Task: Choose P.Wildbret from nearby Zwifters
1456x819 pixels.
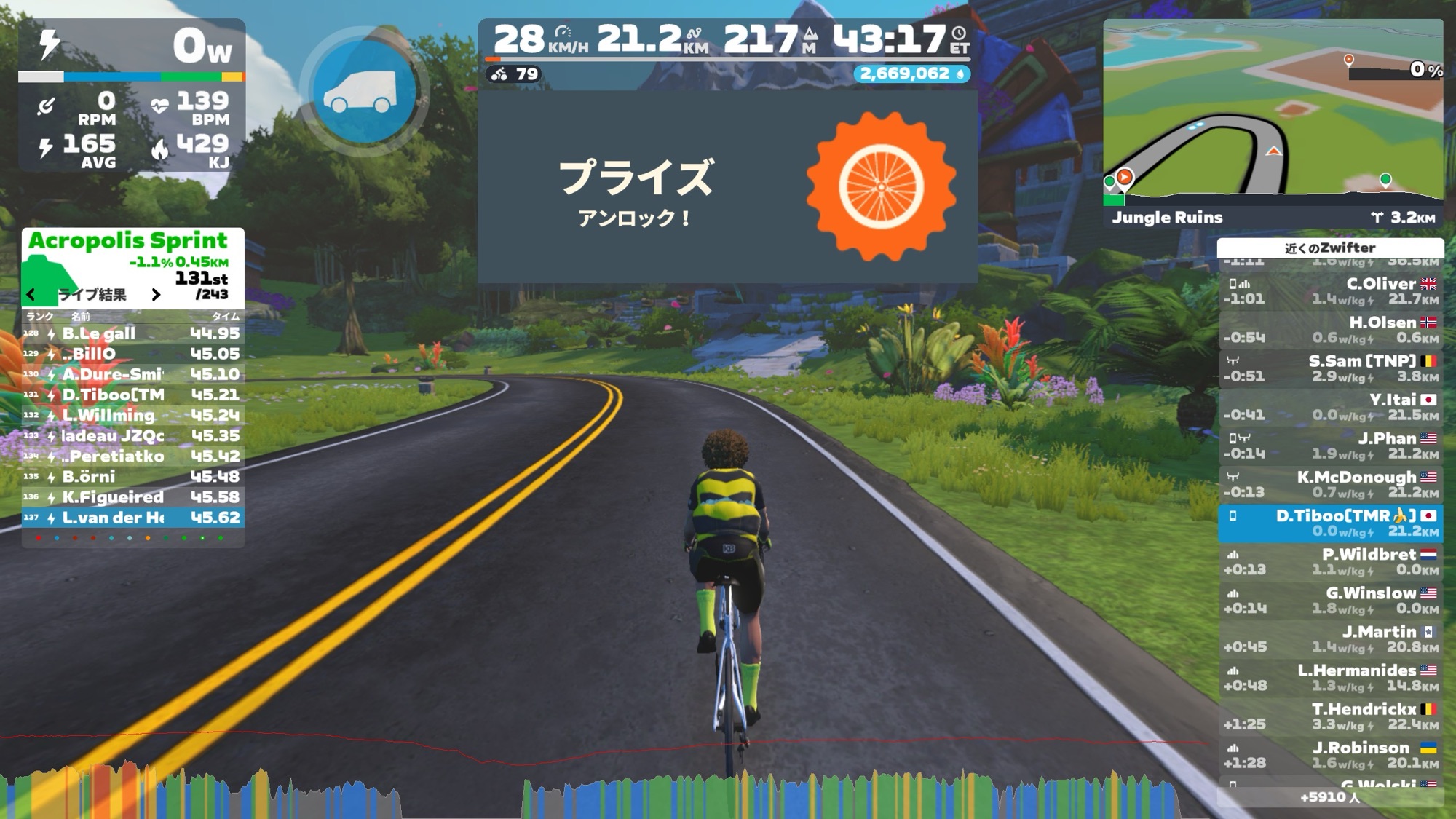Action: point(1330,561)
